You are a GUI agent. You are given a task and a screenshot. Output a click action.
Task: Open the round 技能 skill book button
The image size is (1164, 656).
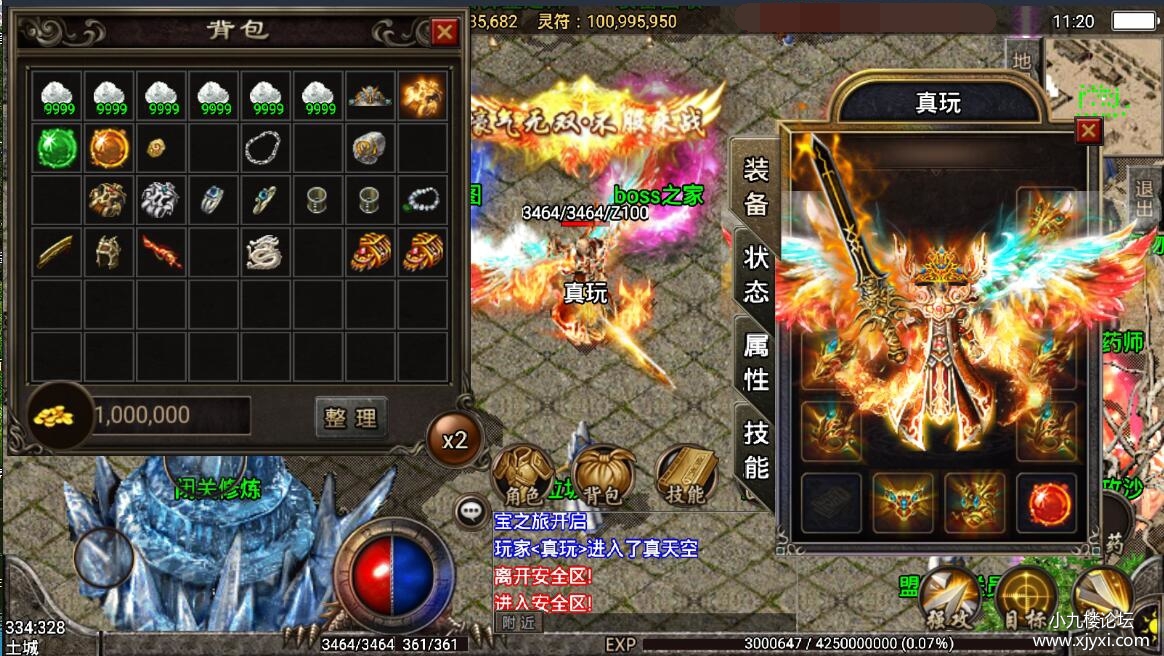click(686, 476)
